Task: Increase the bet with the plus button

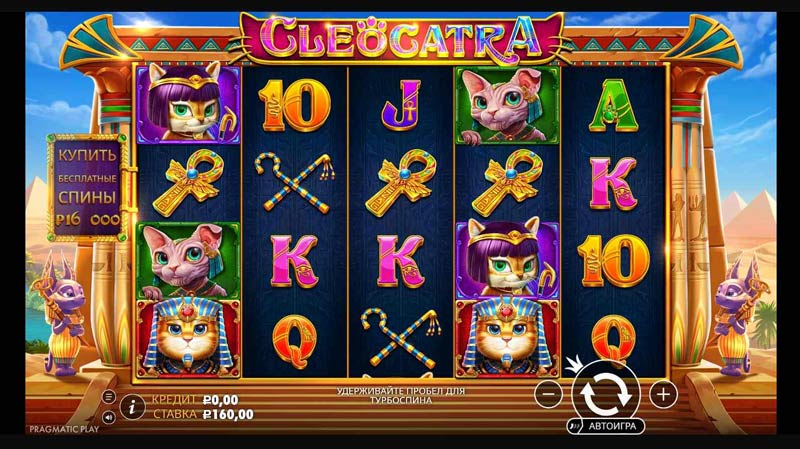Action: coord(664,394)
